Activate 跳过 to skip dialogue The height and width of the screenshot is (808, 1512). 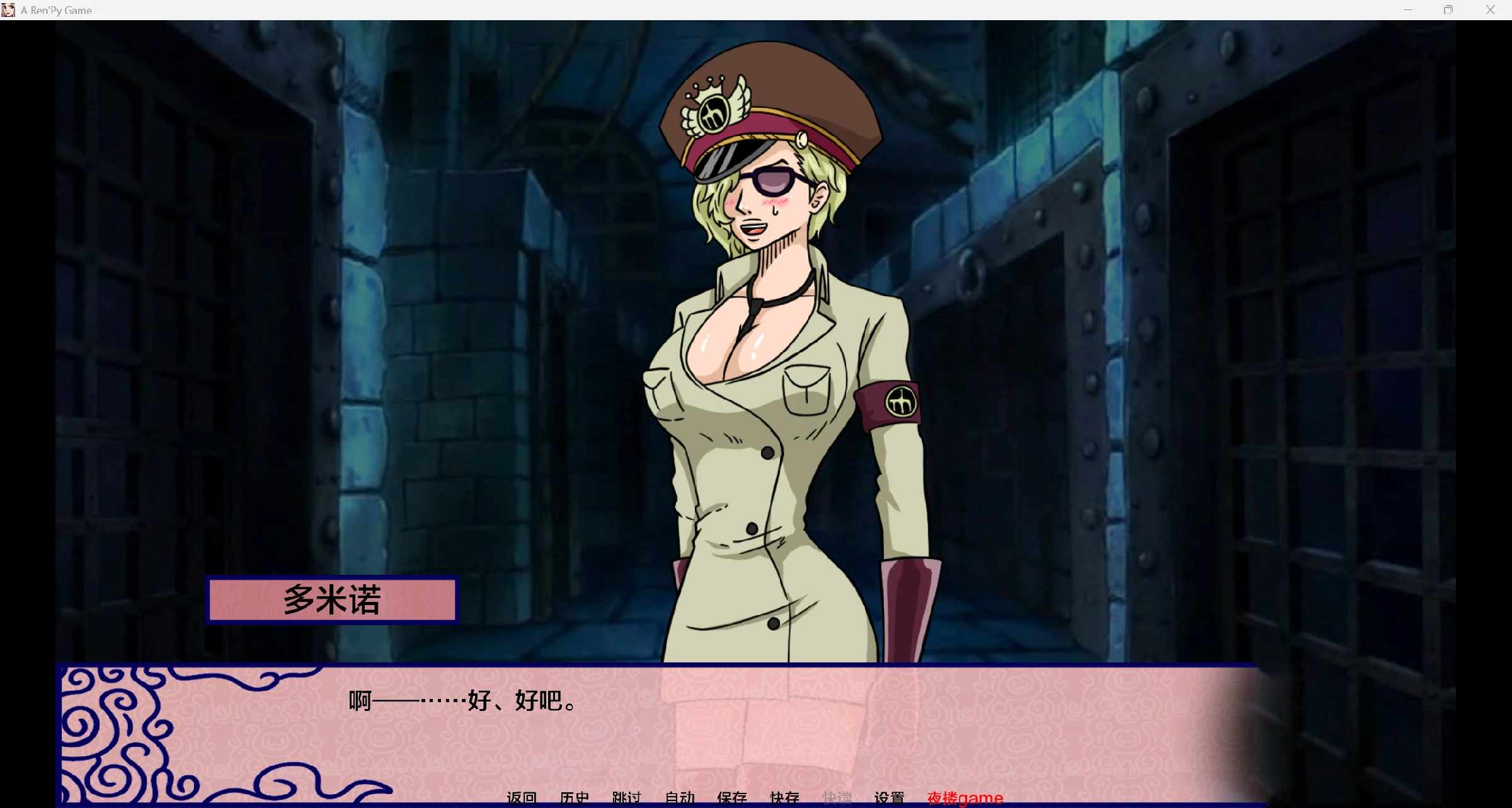pos(627,798)
